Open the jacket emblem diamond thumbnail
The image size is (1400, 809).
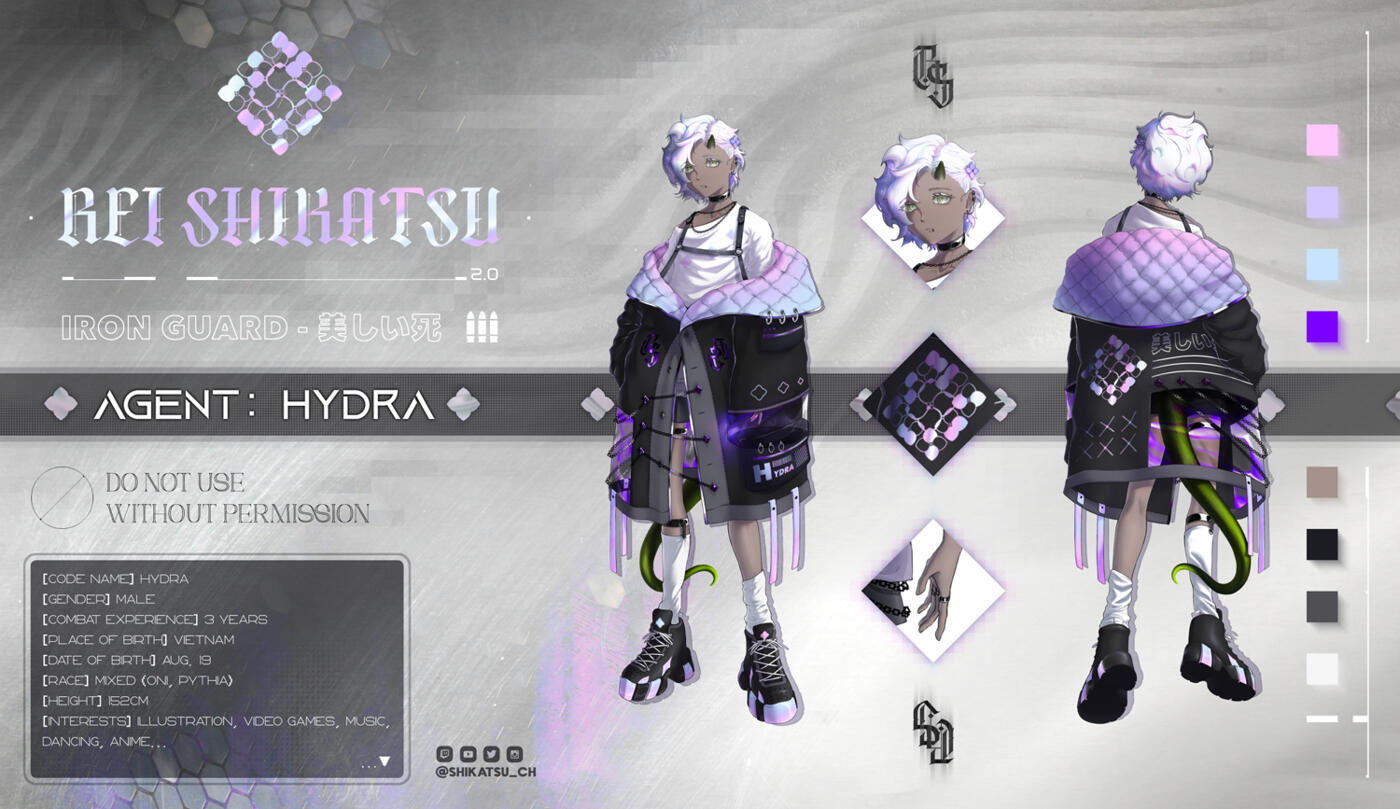(933, 404)
